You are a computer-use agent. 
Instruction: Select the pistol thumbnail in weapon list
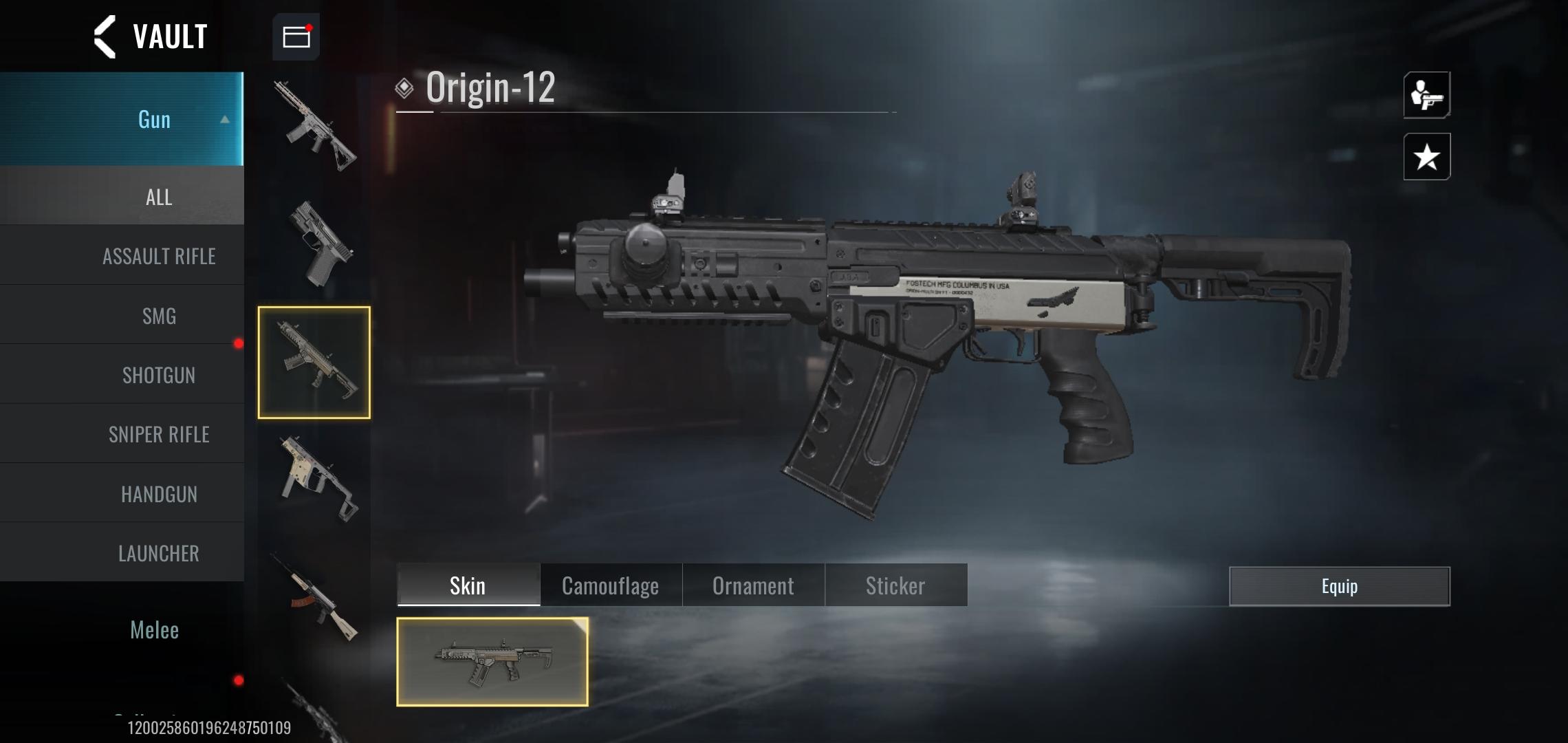pos(317,244)
